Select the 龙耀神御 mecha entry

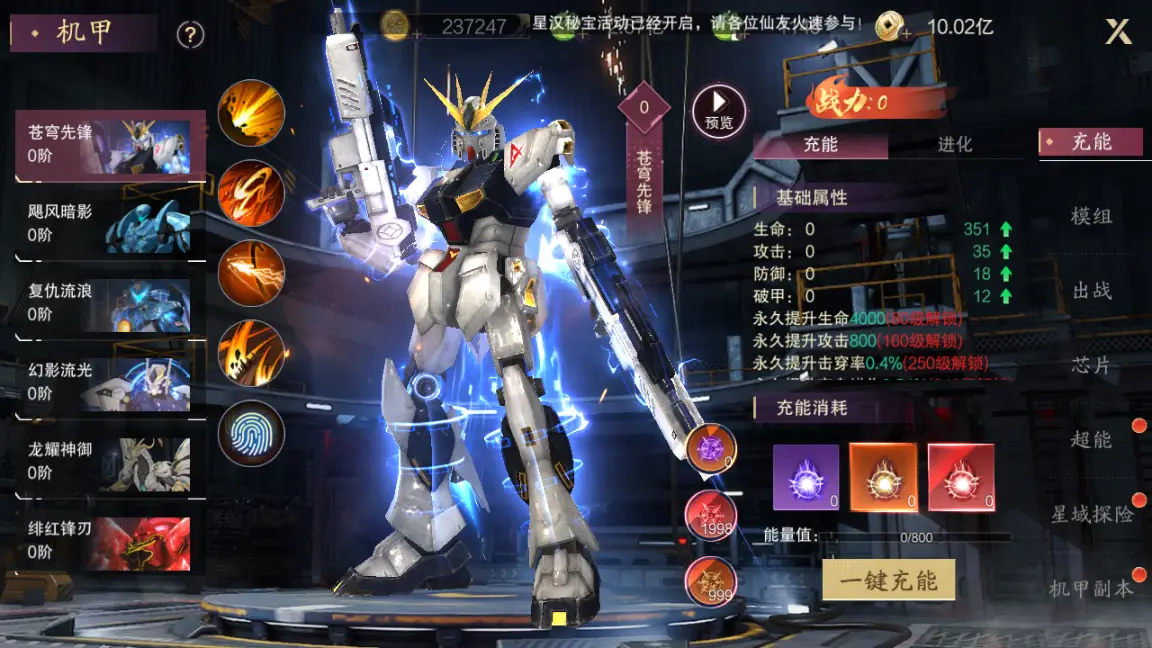[x=110, y=461]
